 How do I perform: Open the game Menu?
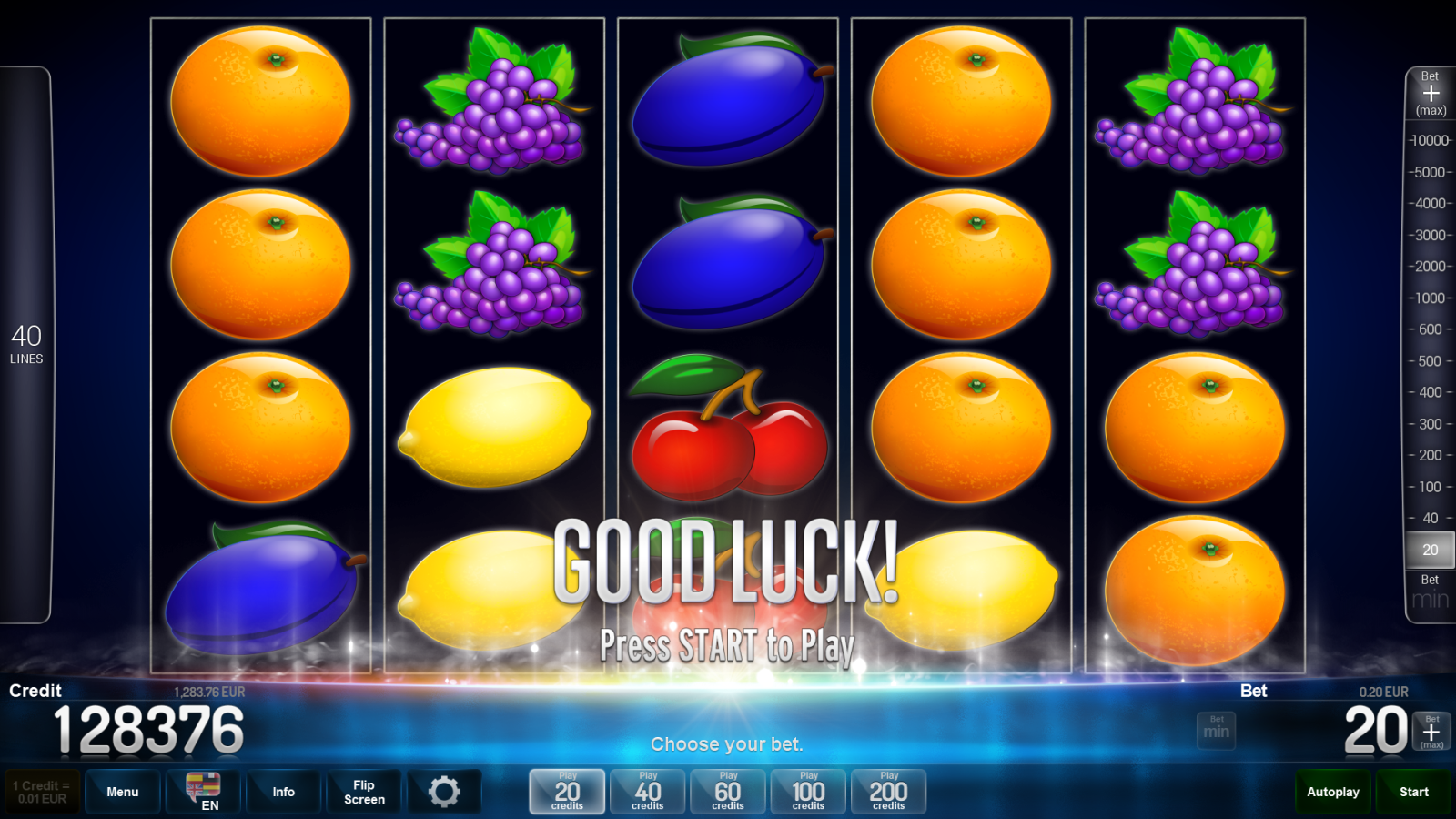tap(123, 791)
